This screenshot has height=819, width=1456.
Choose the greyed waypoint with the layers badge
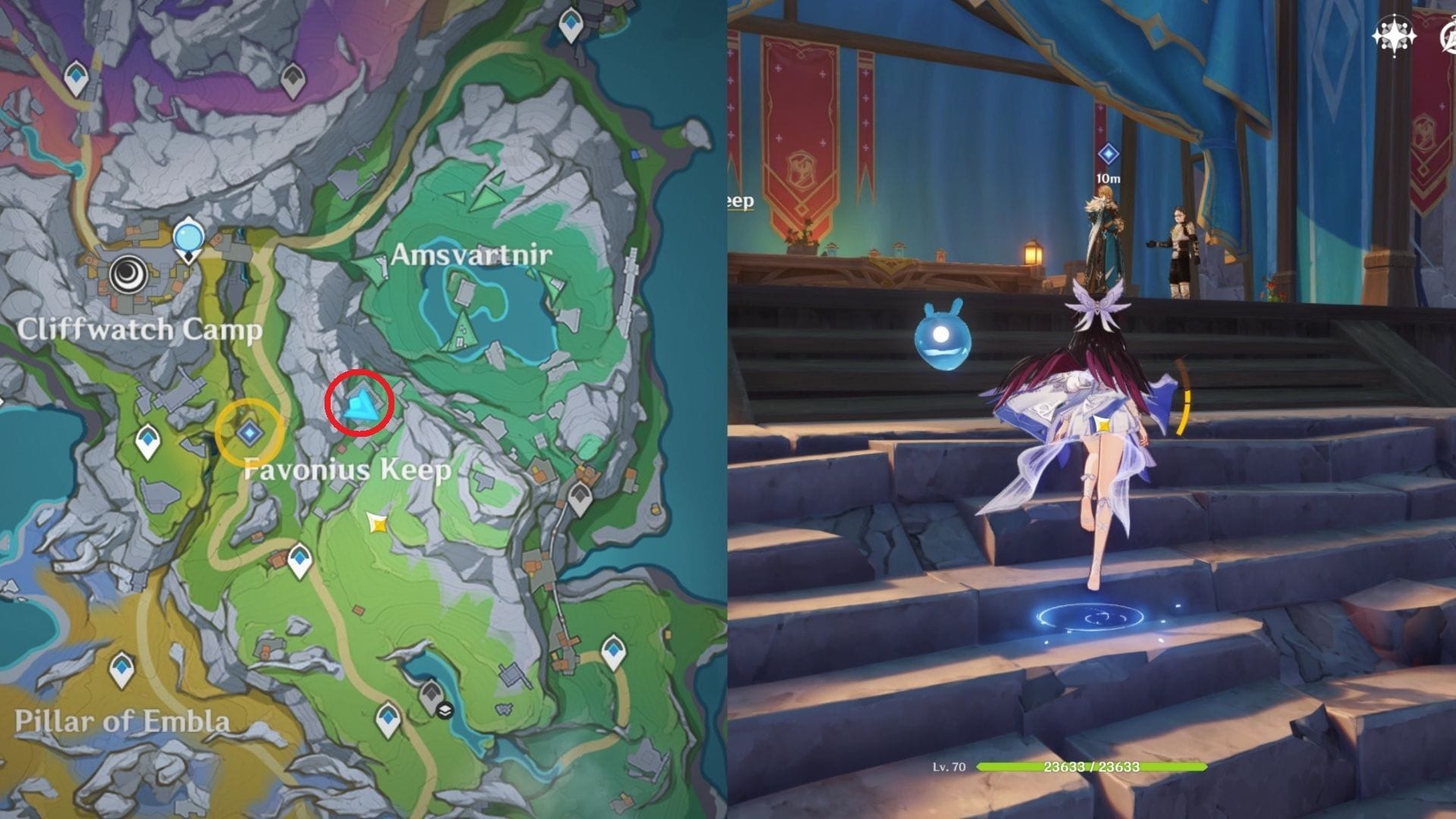coord(432,695)
